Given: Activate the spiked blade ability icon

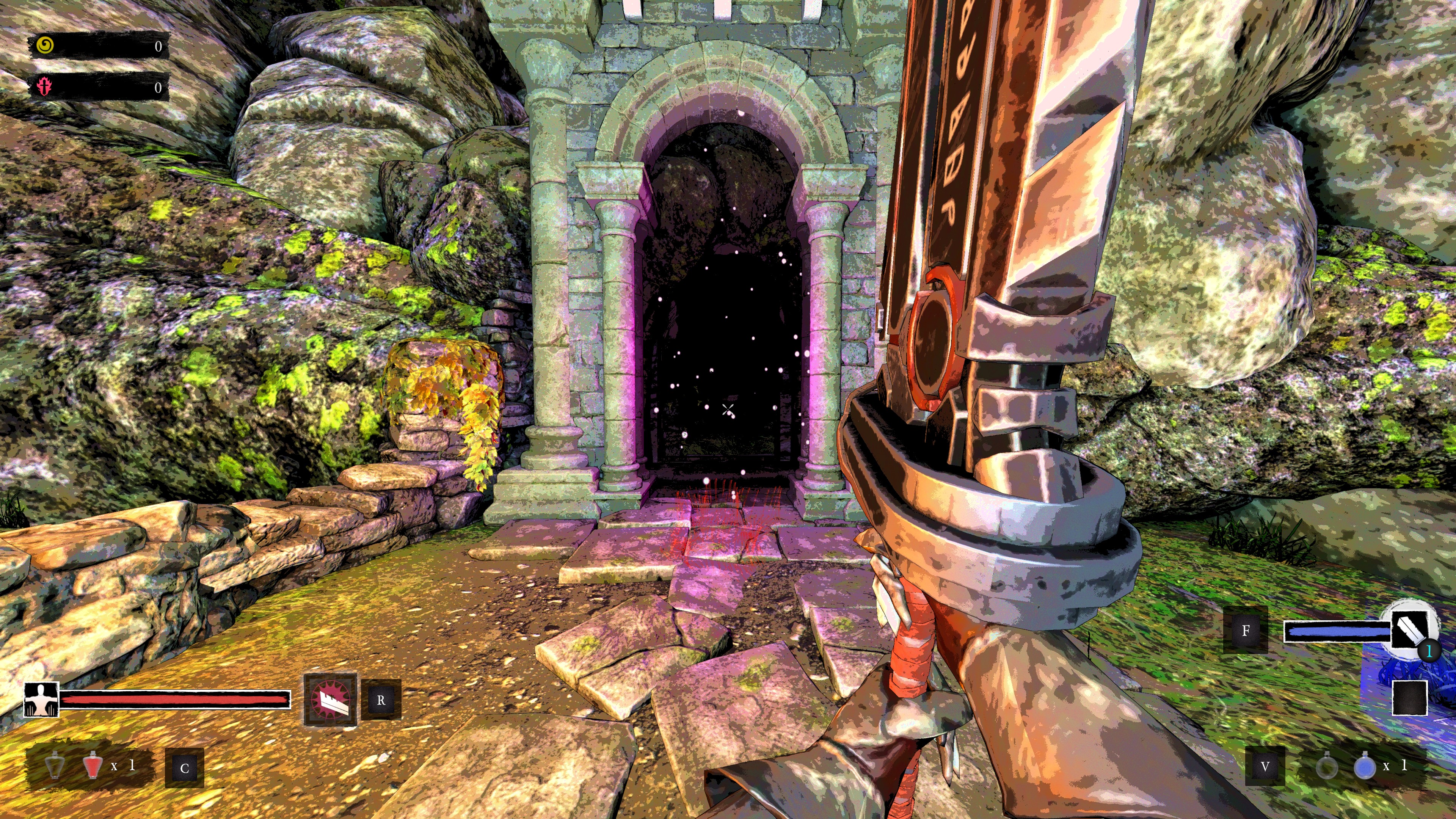Looking at the screenshot, I should (330, 699).
